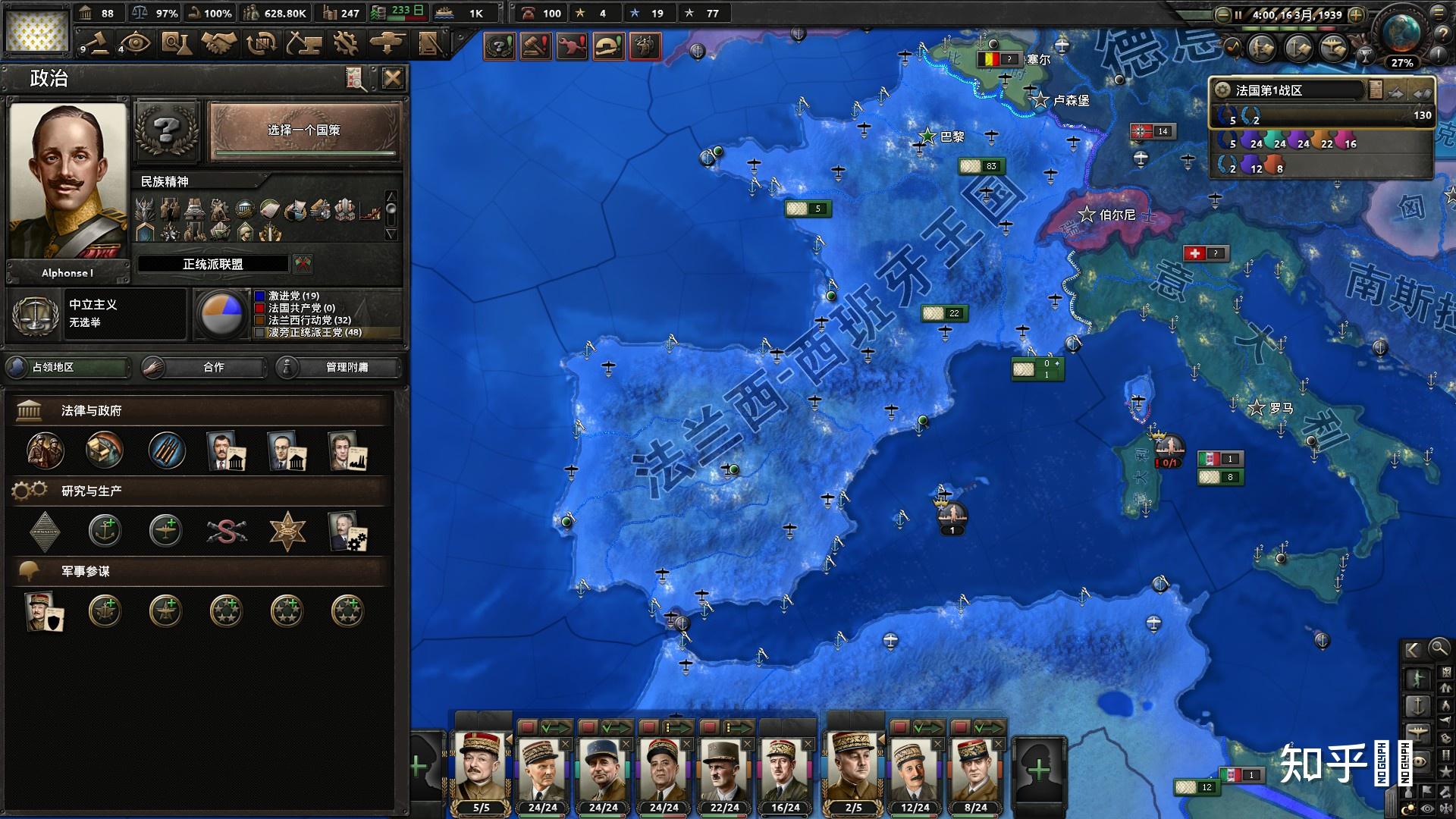Select the general portrait labeled 8/24
The height and width of the screenshot is (819, 1456).
[x=975, y=771]
